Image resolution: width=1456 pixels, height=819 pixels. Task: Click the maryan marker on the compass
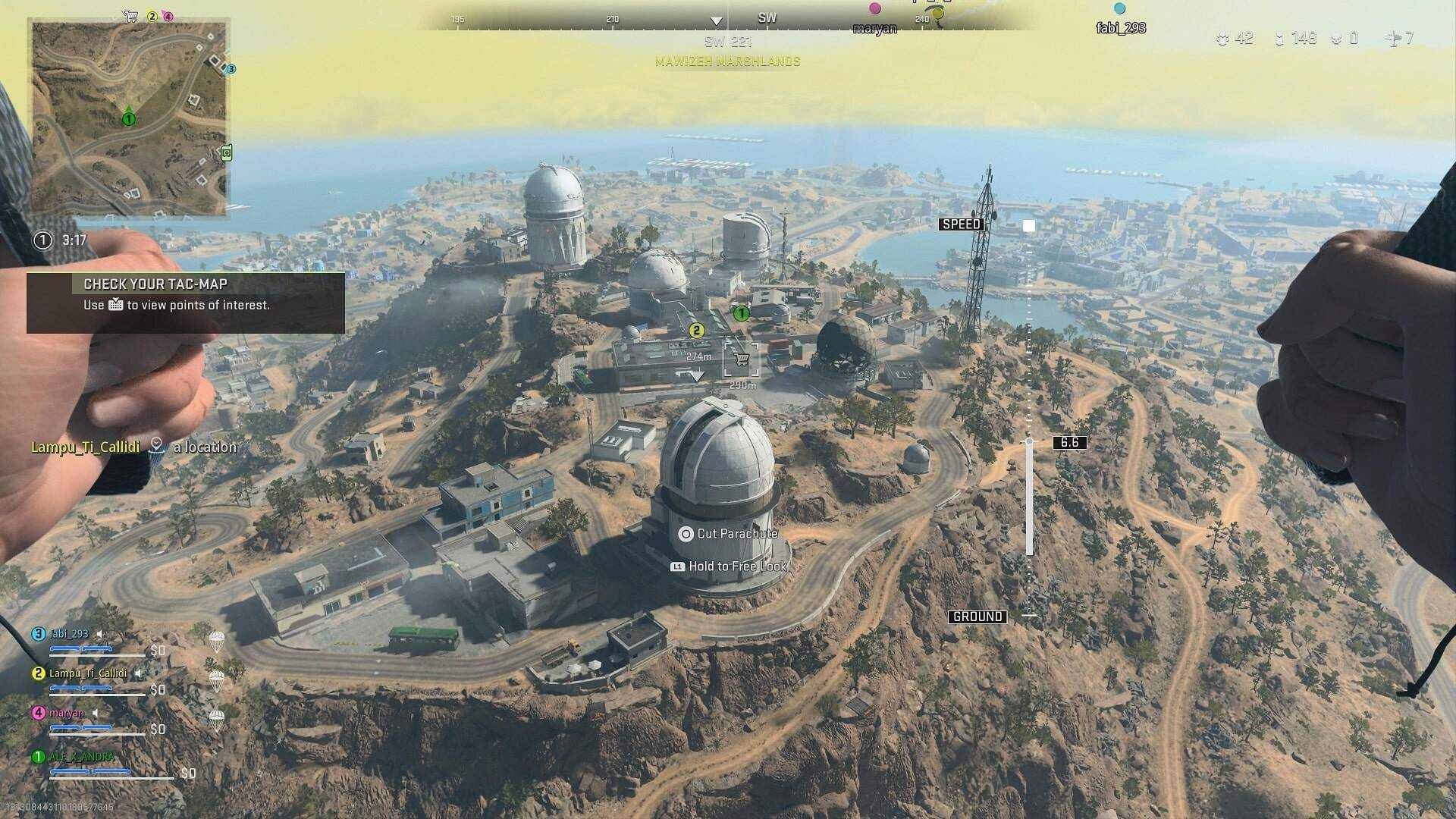(x=875, y=9)
